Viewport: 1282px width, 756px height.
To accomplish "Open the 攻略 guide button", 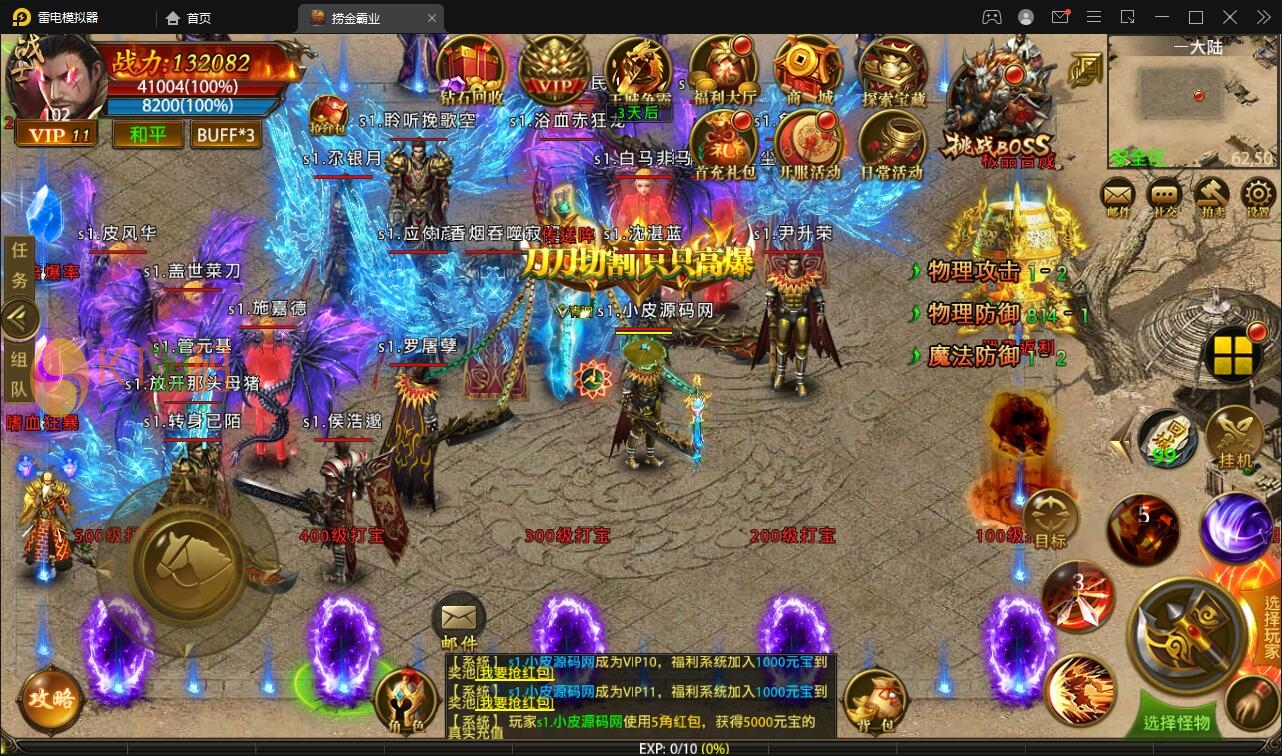I will point(50,698).
